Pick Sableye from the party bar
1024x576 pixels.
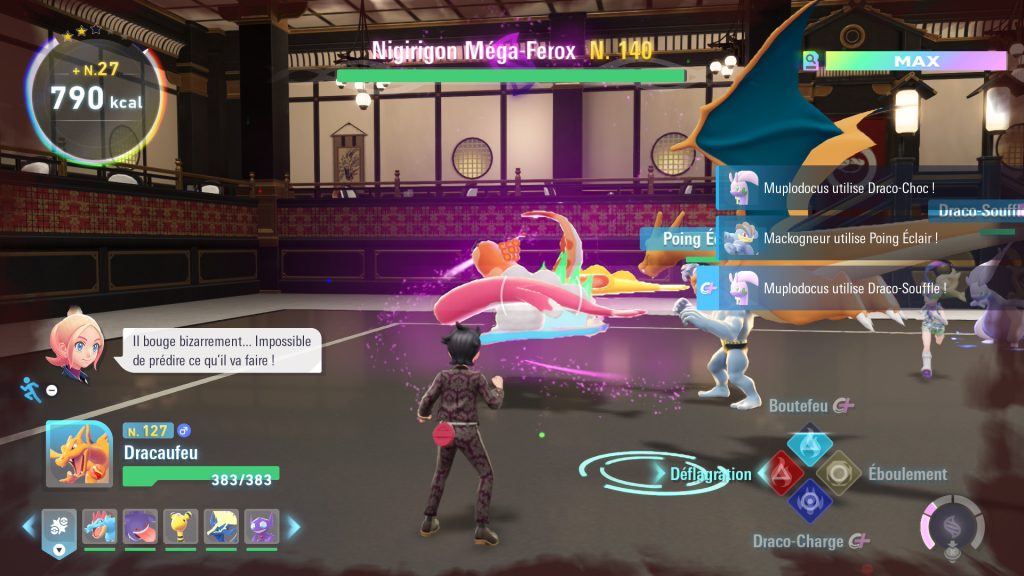tap(261, 526)
